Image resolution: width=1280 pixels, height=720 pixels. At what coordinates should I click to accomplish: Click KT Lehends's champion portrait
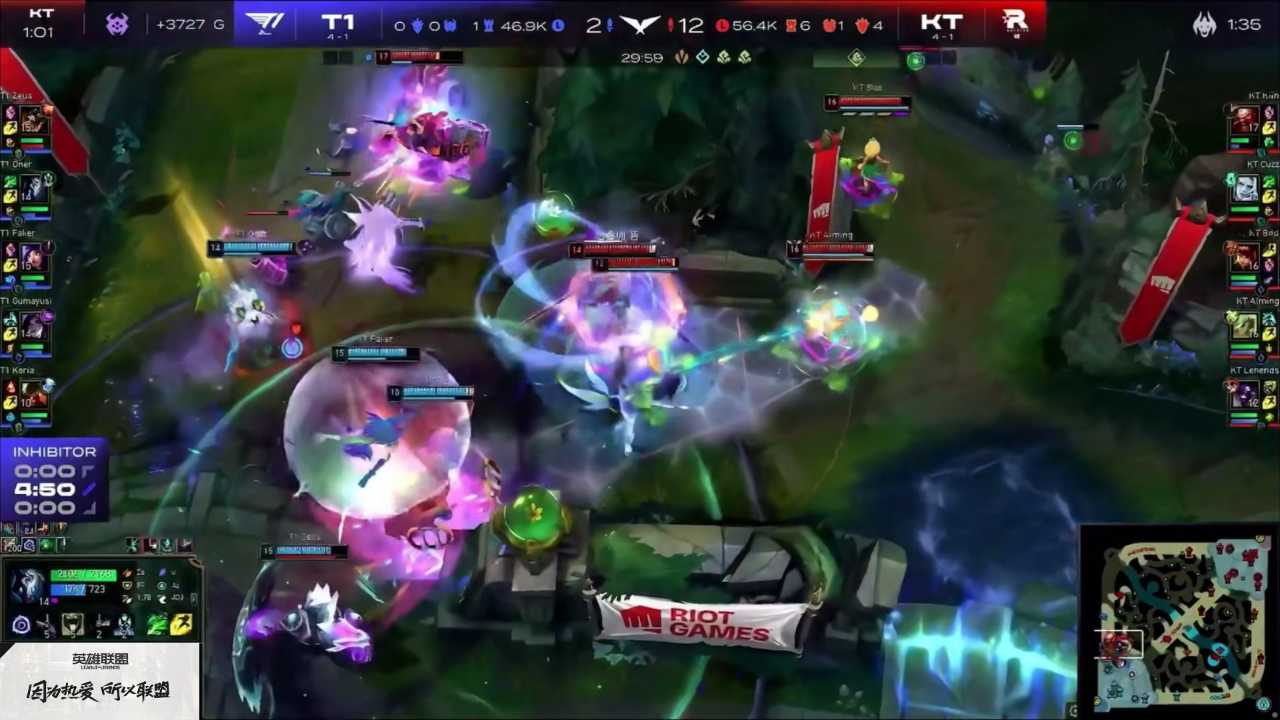(1245, 394)
